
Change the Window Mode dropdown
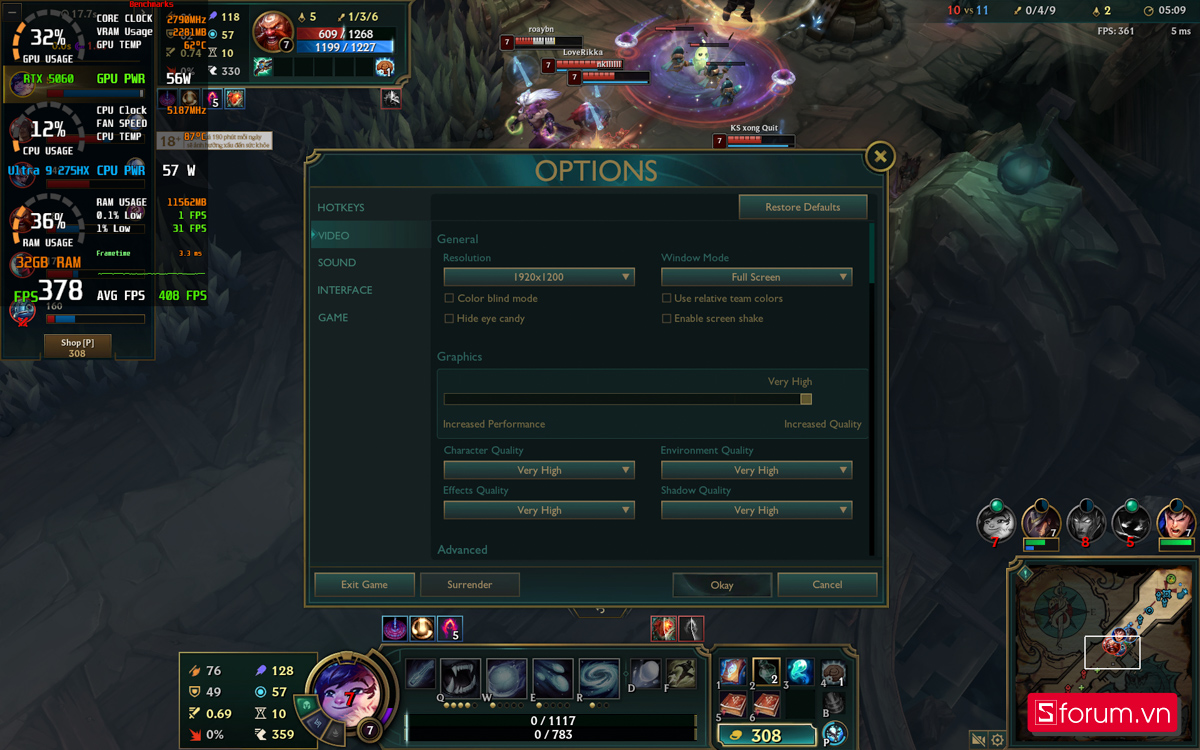[756, 277]
